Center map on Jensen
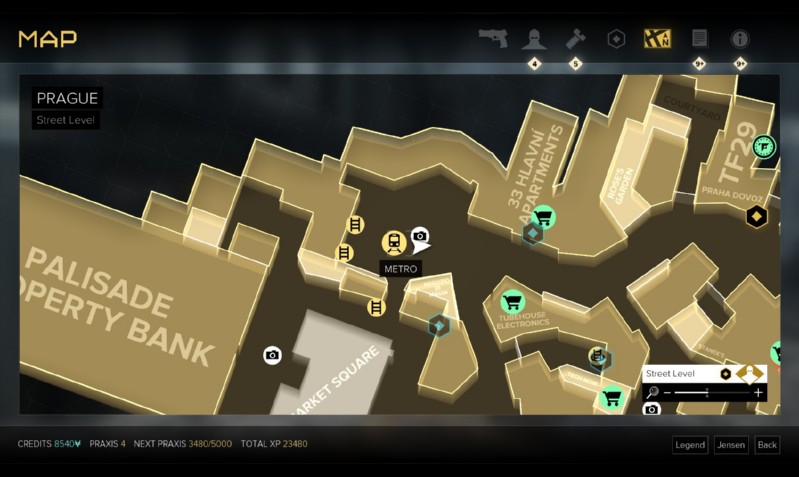Image resolution: width=799 pixels, height=477 pixels. 730,445
